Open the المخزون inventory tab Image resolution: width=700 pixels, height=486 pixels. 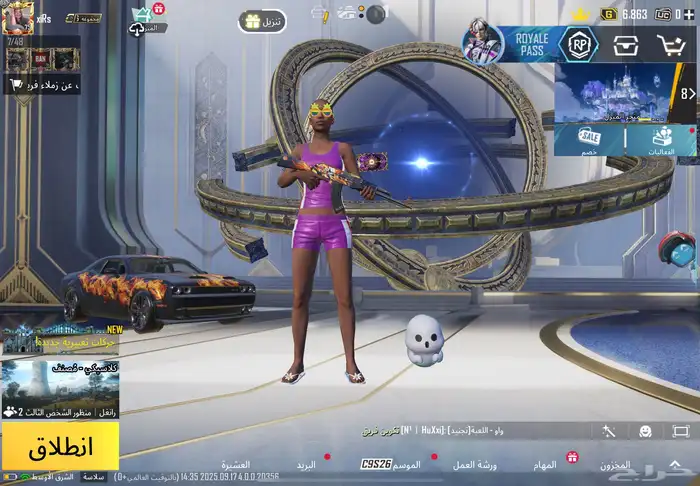(x=617, y=465)
